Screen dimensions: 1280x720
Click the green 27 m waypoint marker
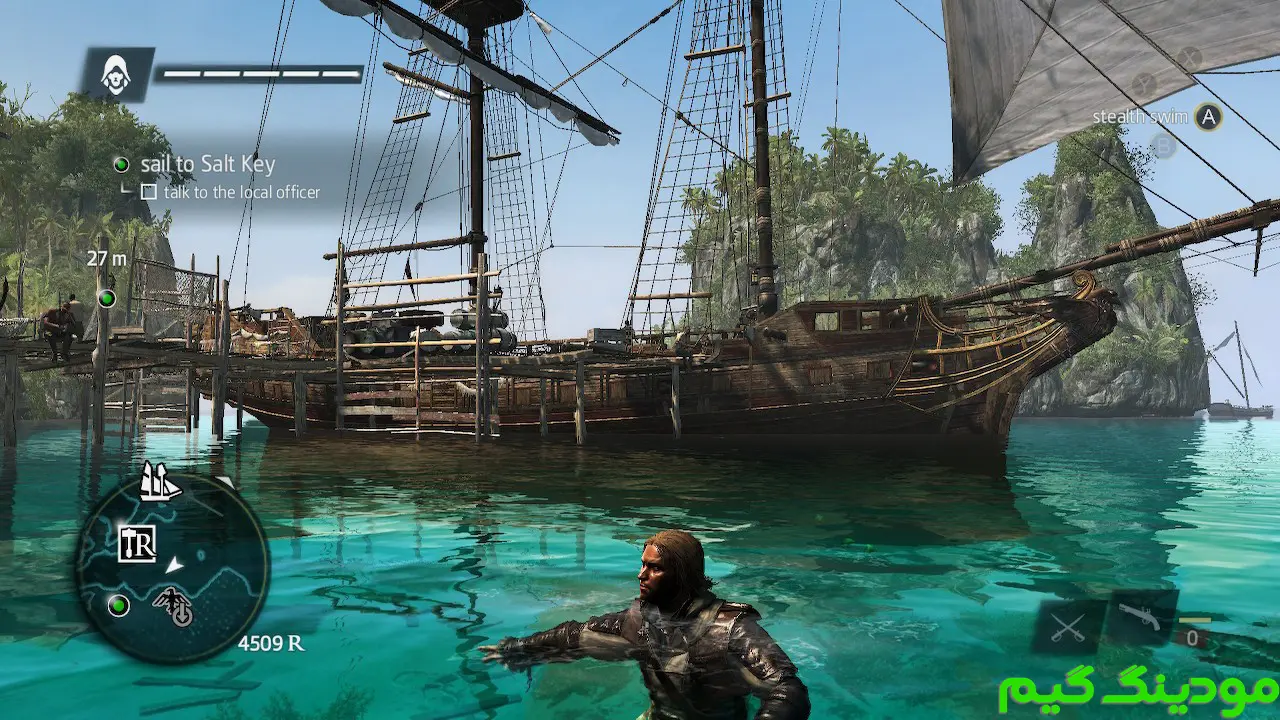tap(106, 298)
